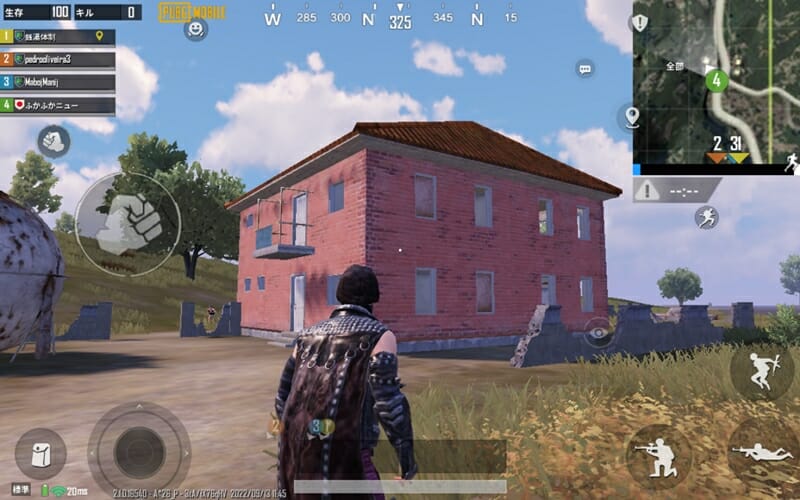Click the warning-sign timer panel under the minimap
The width and height of the screenshot is (800, 500).
click(x=676, y=189)
